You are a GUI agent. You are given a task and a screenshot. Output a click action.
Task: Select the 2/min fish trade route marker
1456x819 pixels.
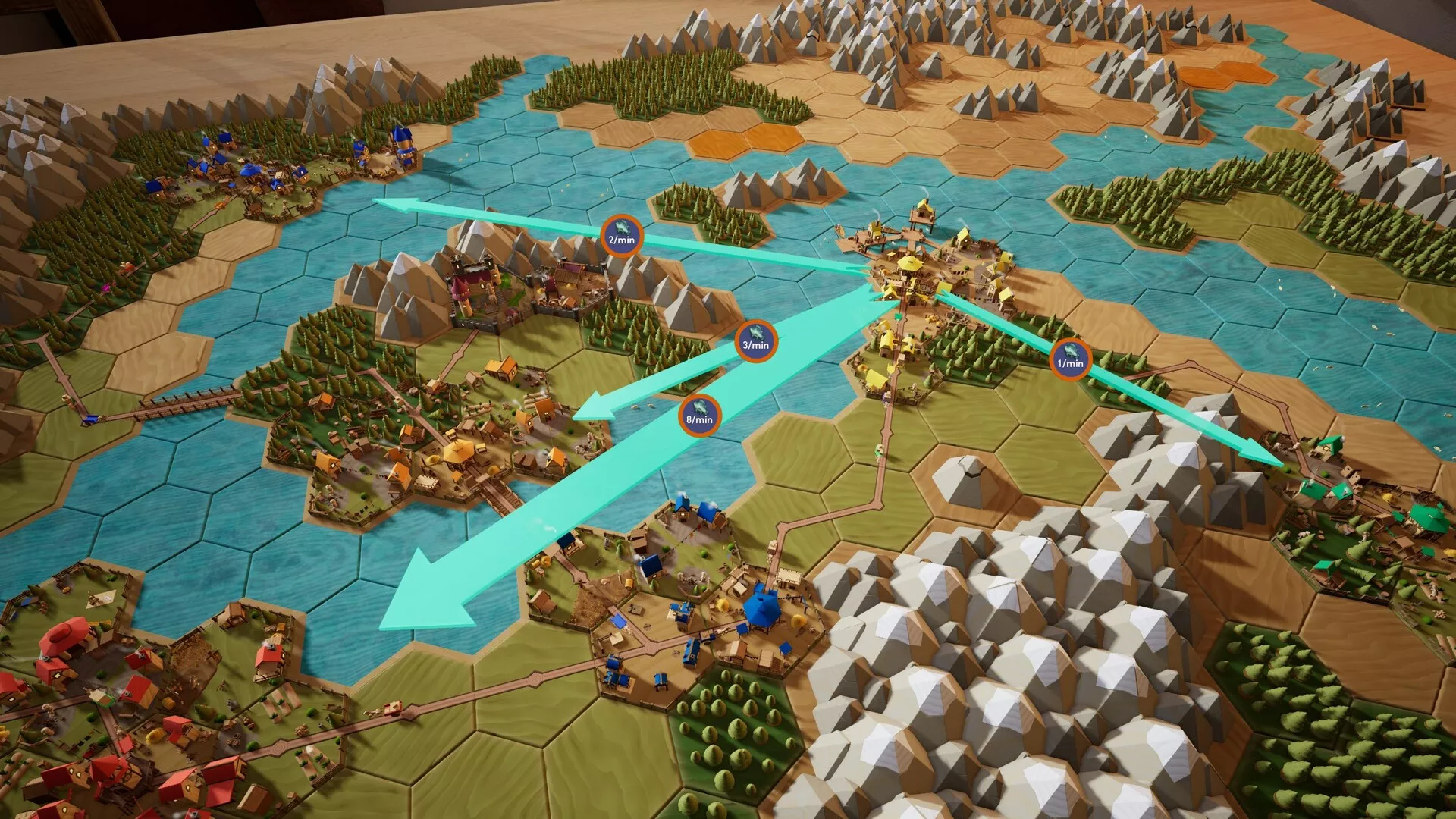pyautogui.click(x=621, y=236)
